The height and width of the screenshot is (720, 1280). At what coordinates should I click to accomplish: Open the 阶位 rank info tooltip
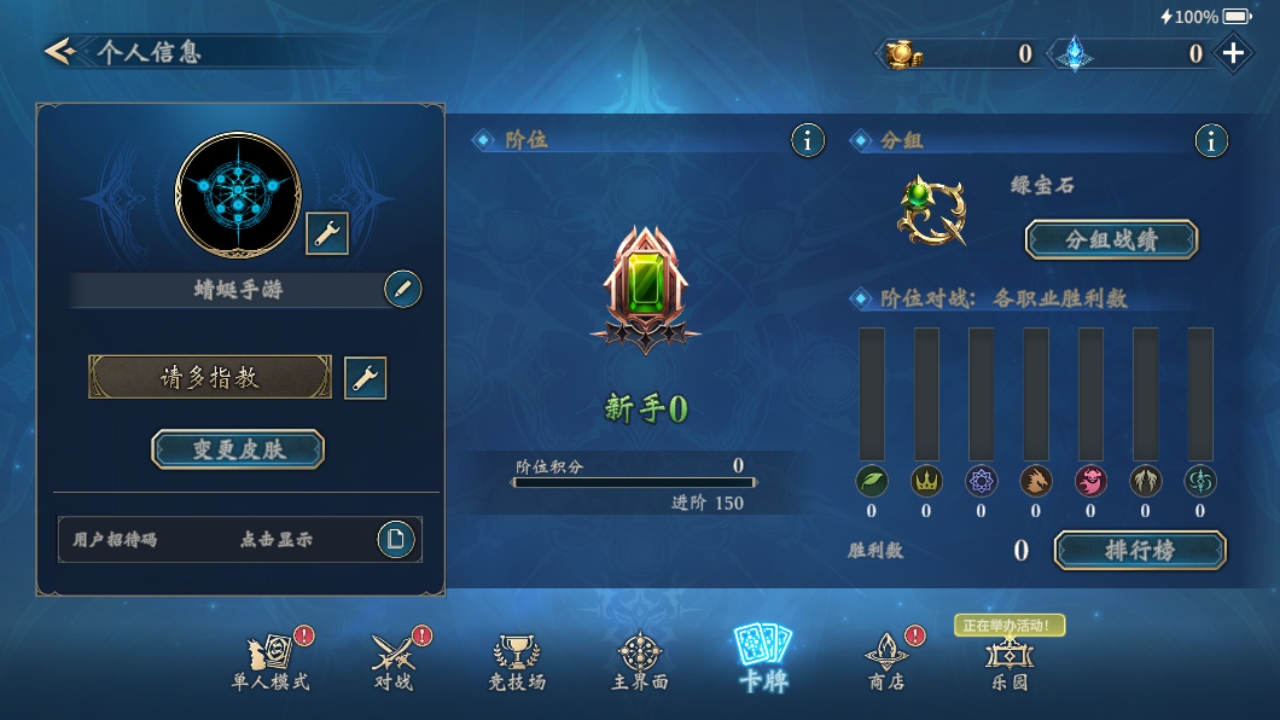coord(806,140)
